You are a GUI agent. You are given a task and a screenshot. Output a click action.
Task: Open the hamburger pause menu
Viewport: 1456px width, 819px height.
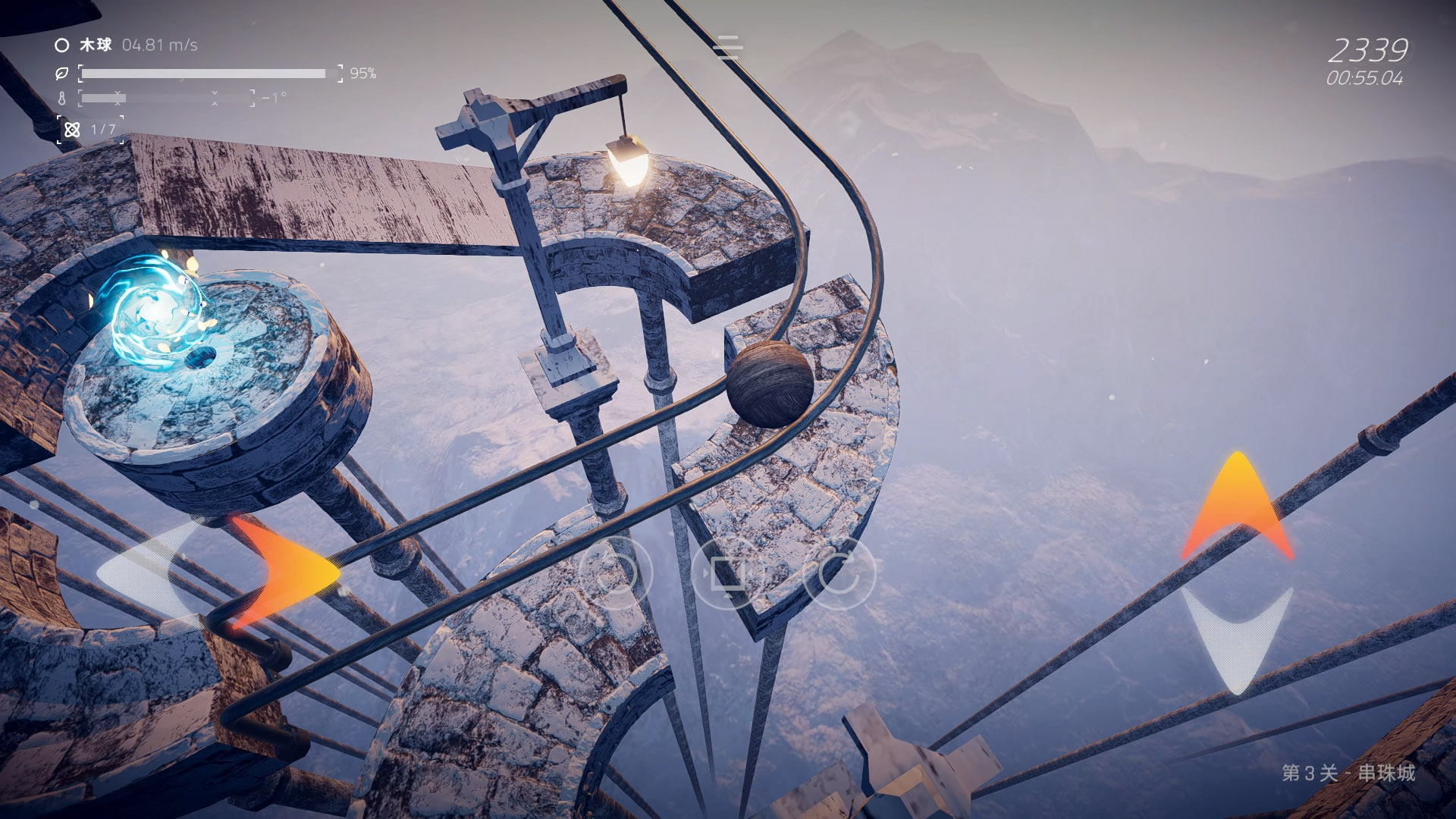pyautogui.click(x=727, y=47)
